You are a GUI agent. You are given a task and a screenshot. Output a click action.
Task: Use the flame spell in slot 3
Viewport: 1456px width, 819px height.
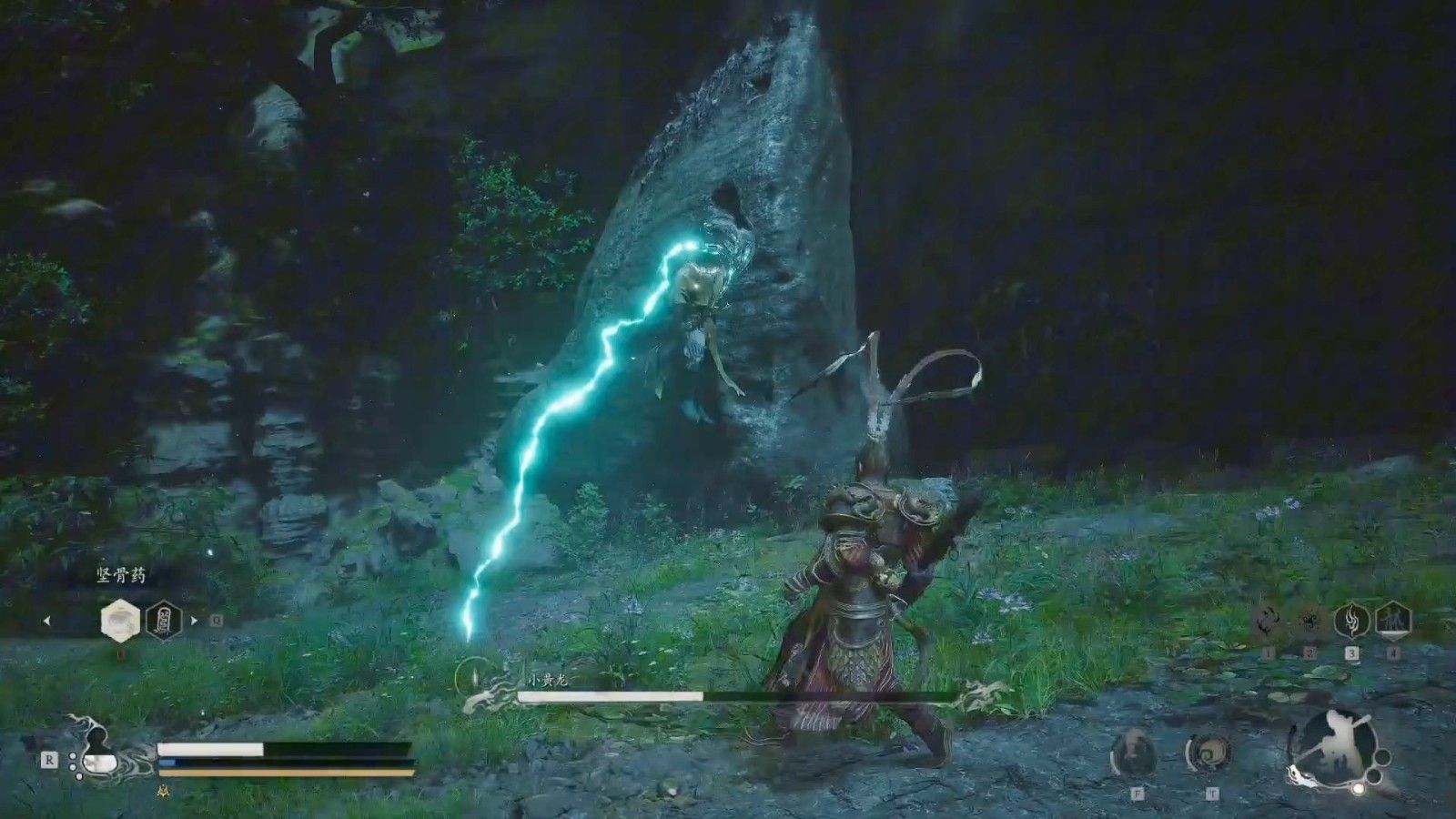(x=1351, y=622)
